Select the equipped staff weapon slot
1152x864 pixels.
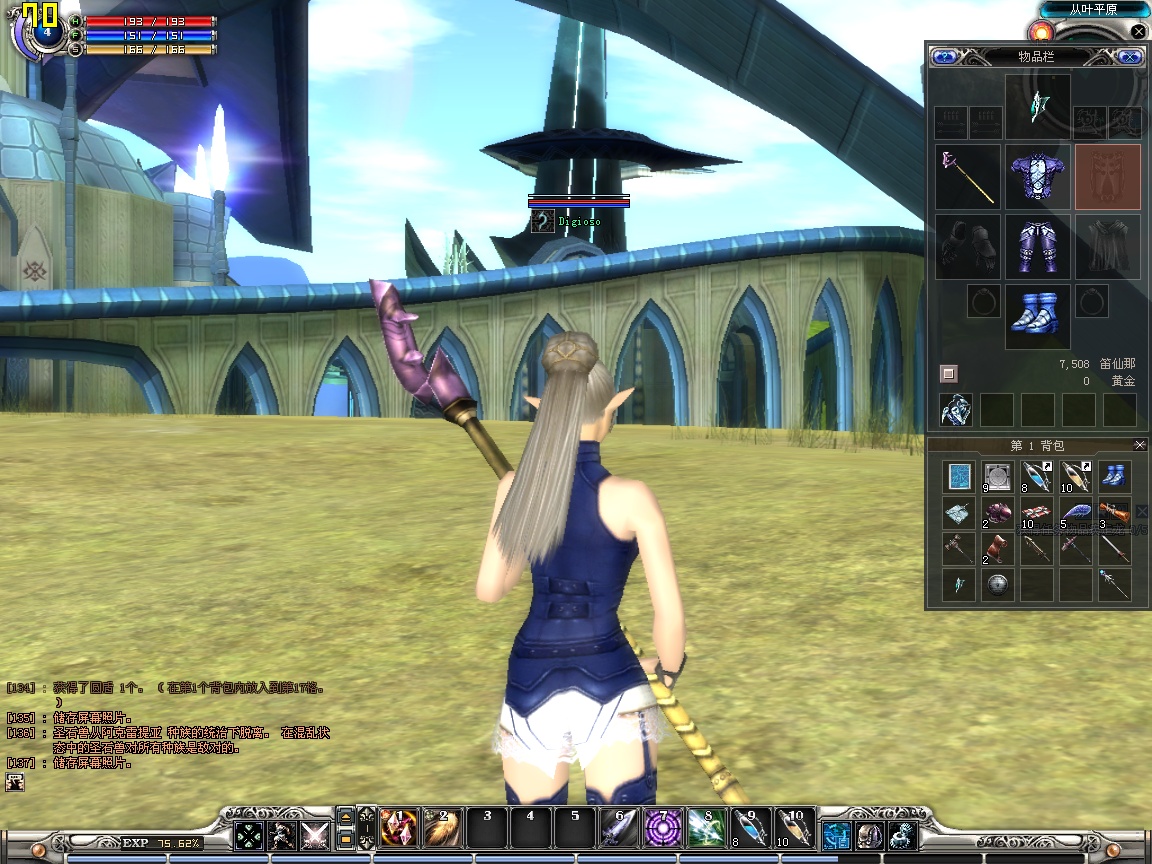tap(968, 177)
